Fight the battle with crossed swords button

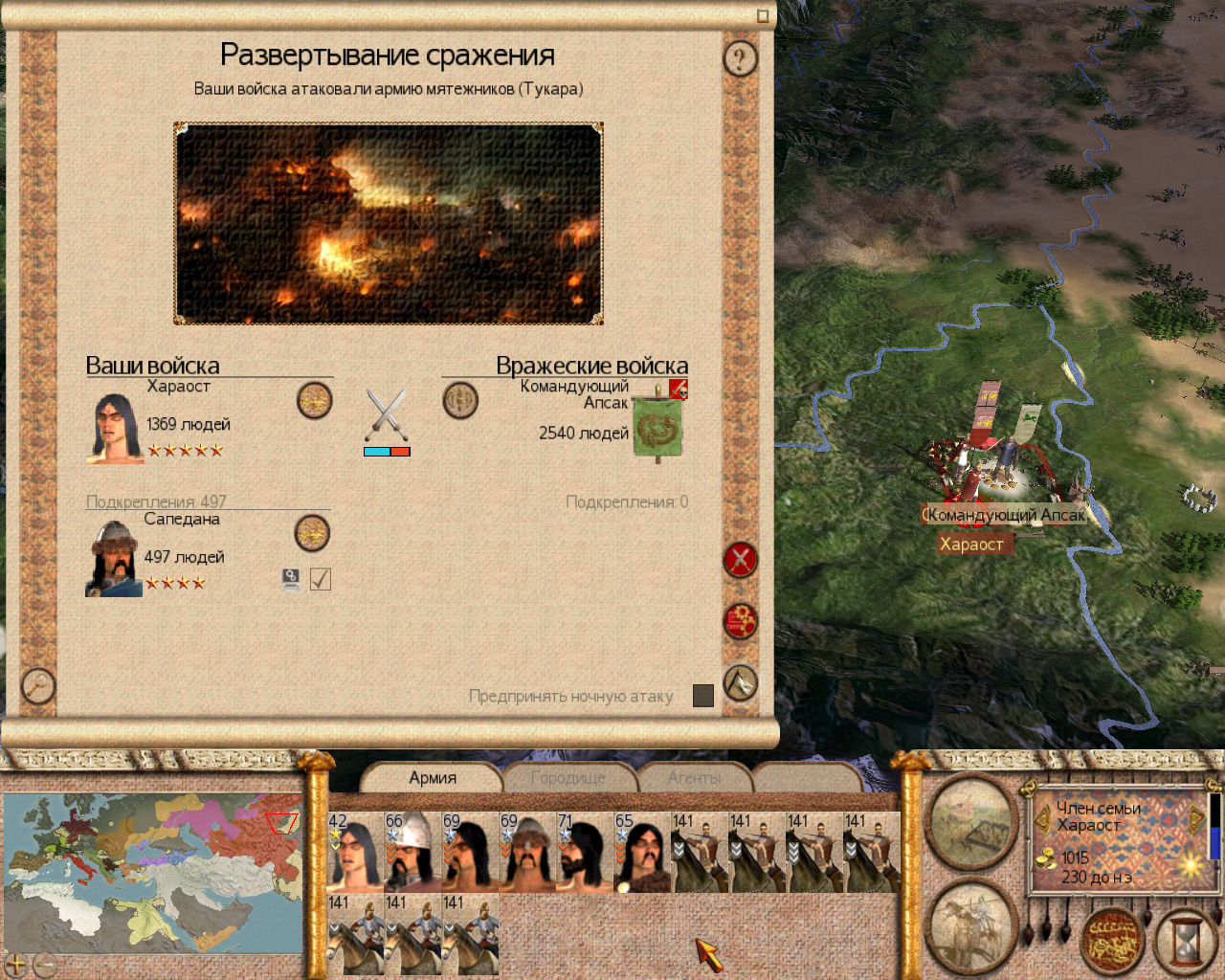[740, 560]
